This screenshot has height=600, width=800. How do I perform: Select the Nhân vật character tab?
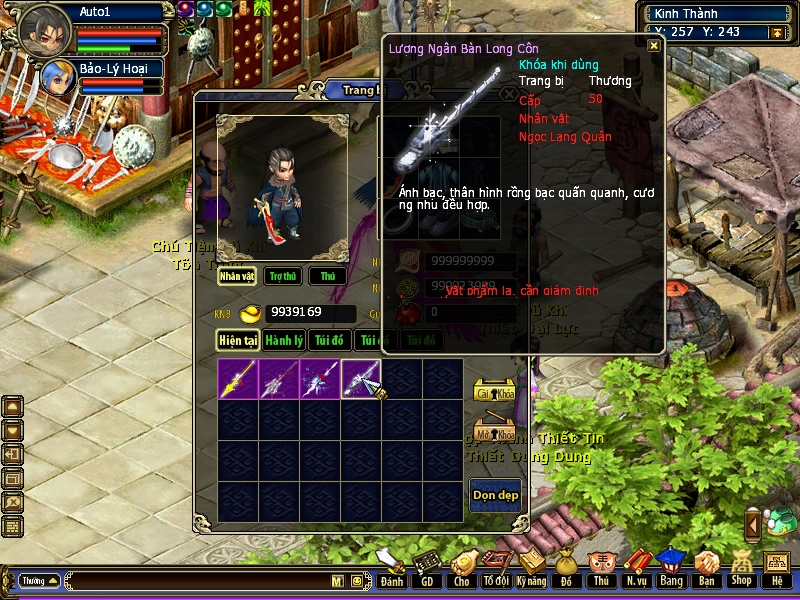coord(238,276)
